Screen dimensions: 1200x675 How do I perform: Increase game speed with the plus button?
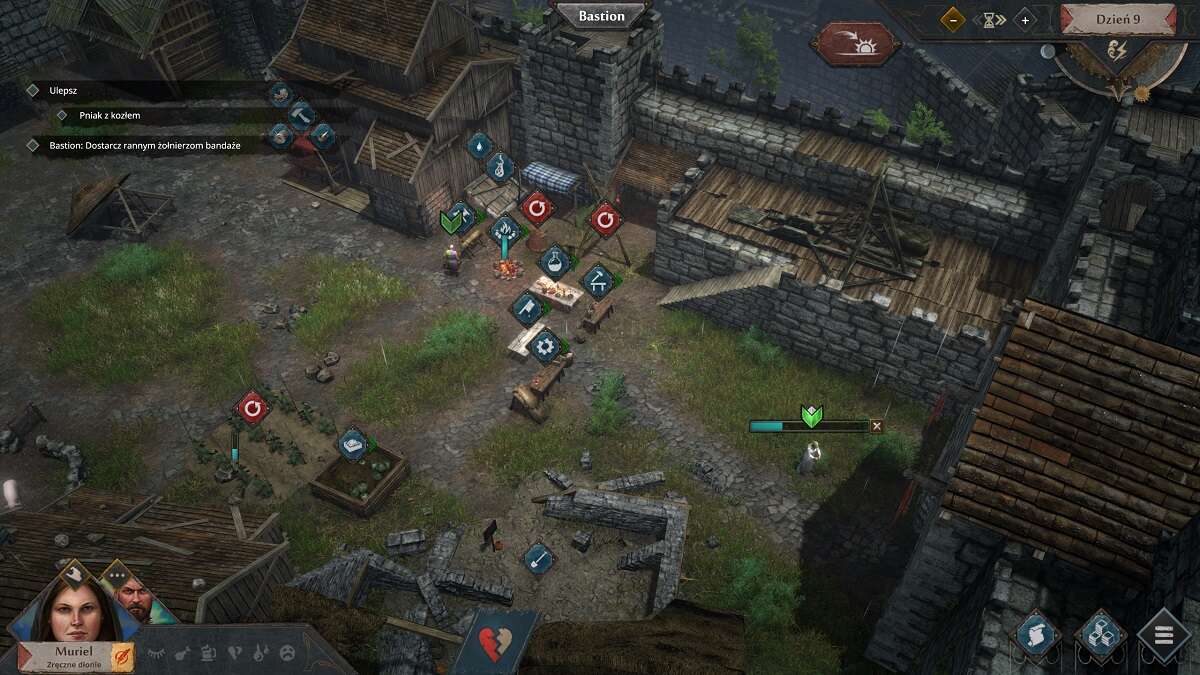1025,19
